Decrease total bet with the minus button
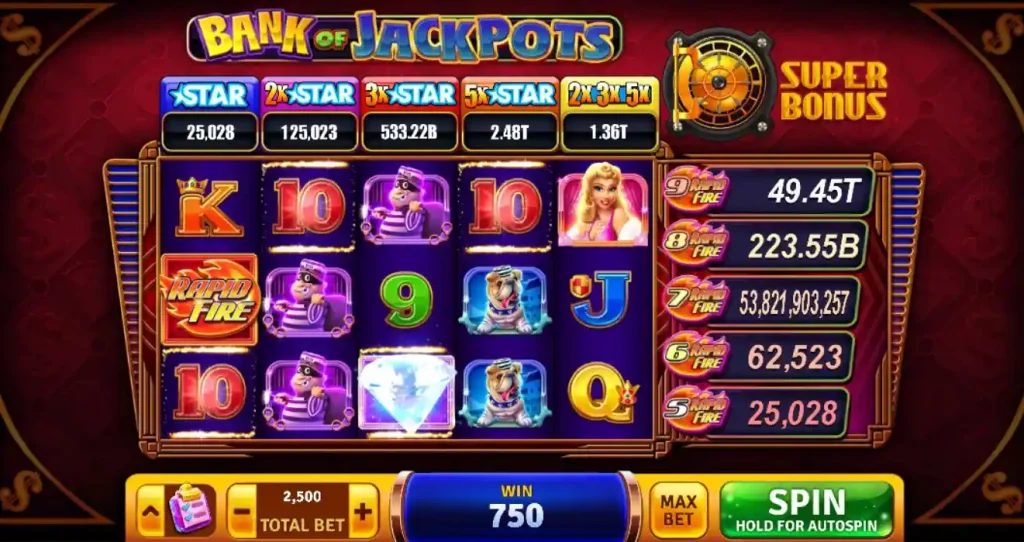The width and height of the screenshot is (1024, 542). 241,512
